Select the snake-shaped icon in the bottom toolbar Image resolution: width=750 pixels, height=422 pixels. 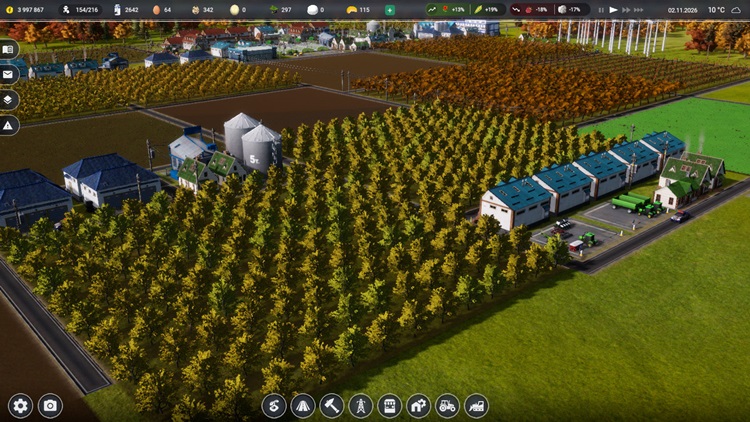[273, 405]
